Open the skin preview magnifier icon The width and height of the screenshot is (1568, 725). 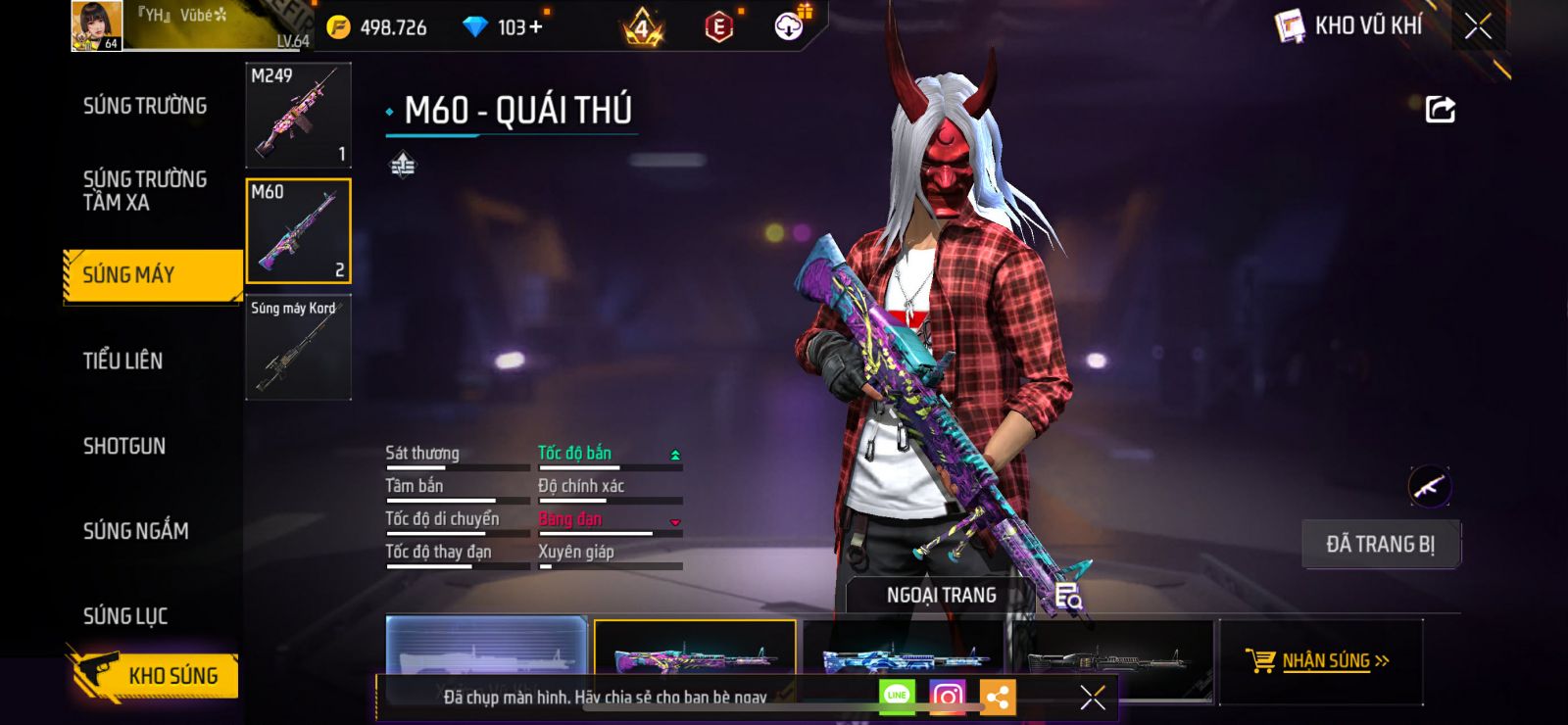click(x=1068, y=595)
